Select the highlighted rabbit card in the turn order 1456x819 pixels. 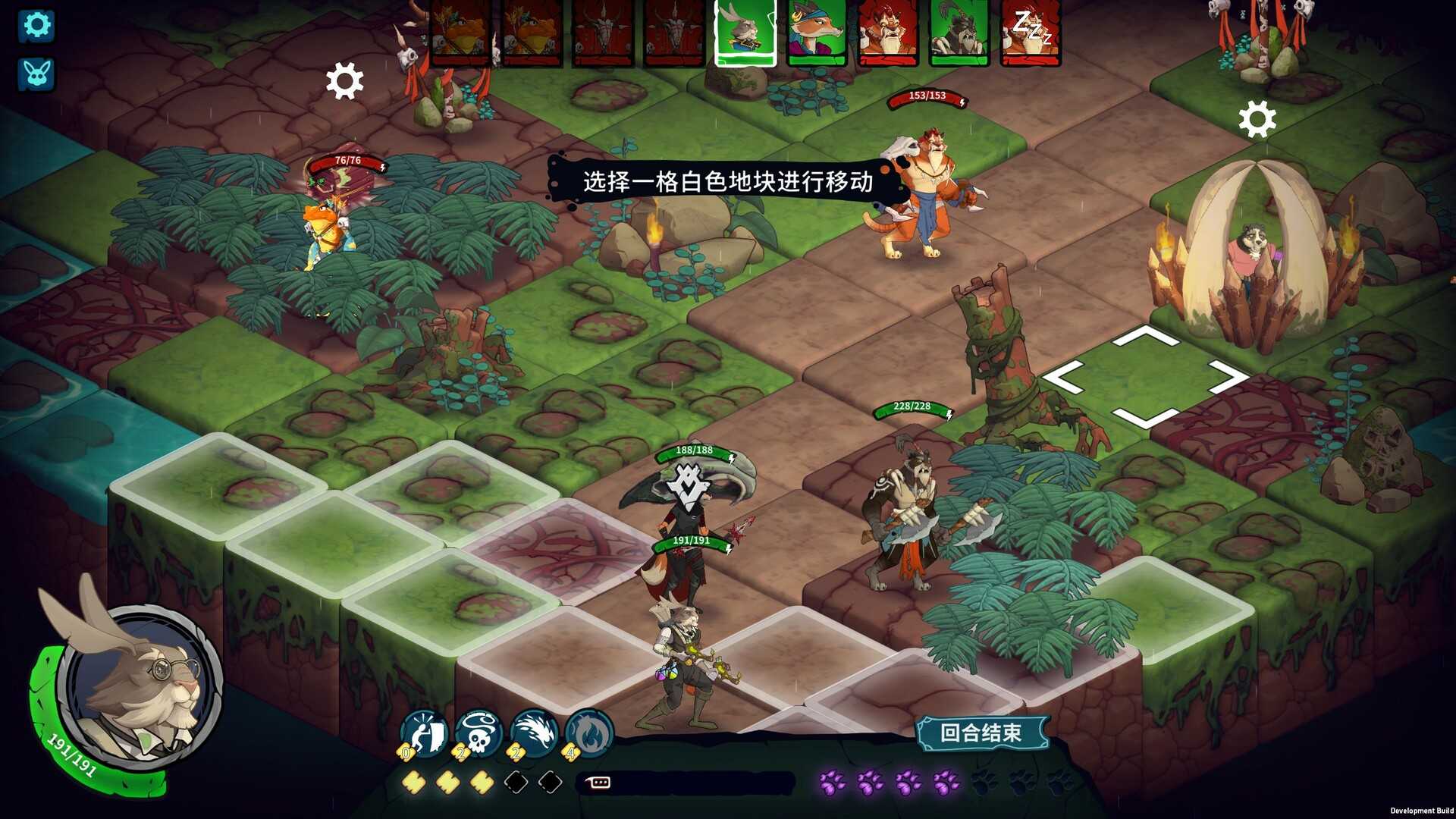[x=745, y=33]
